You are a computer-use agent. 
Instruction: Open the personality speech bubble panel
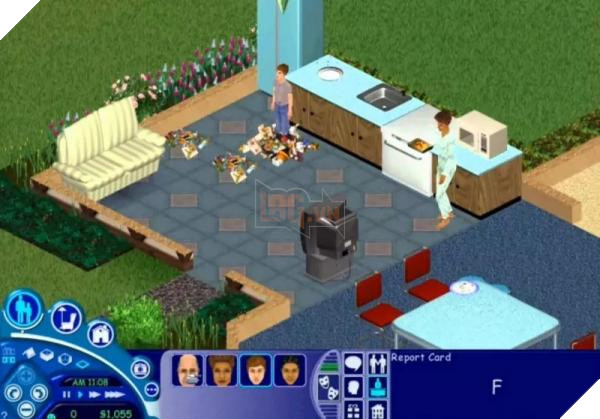(353, 362)
